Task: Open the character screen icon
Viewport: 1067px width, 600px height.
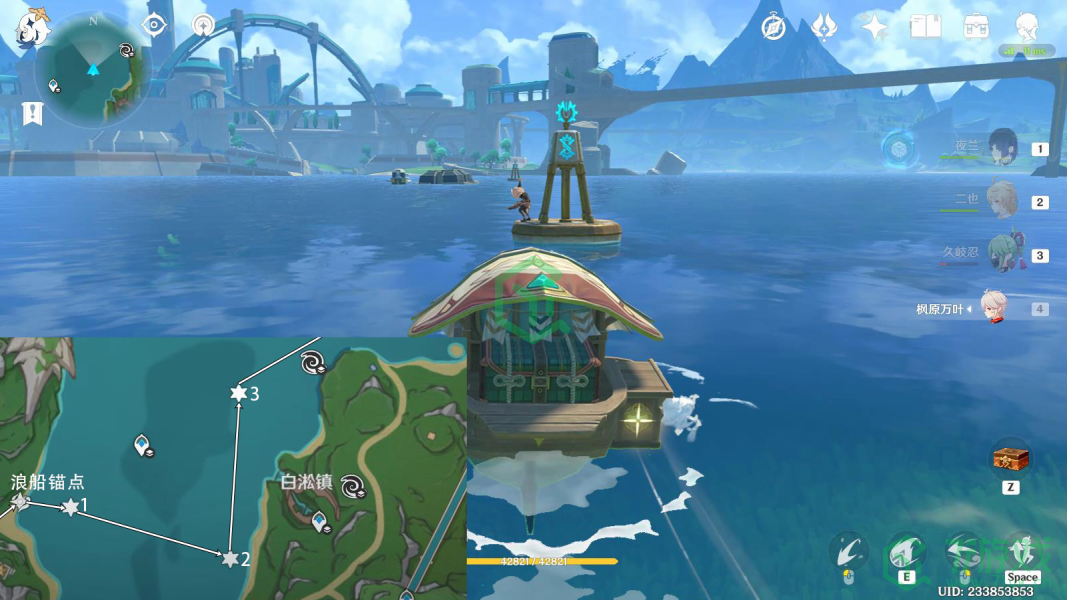Action: pyautogui.click(x=1027, y=27)
